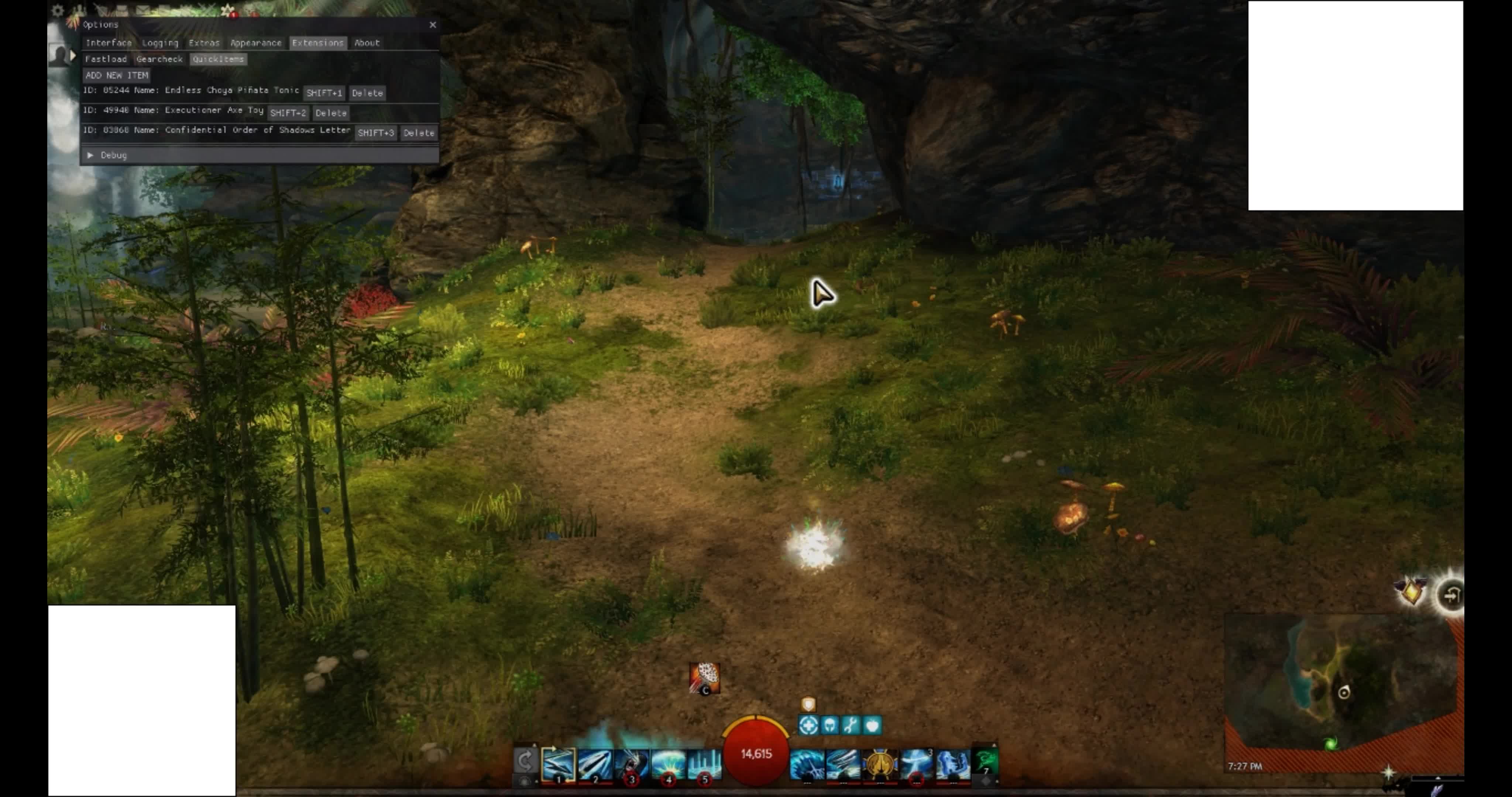This screenshot has height=797, width=1512.
Task: Switch to the Fastload sub-tab
Action: (106, 59)
